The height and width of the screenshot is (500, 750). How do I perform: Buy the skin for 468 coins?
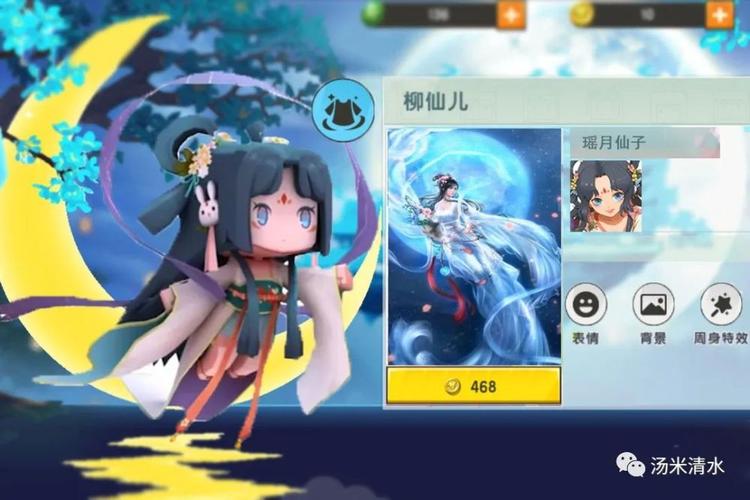click(x=473, y=386)
